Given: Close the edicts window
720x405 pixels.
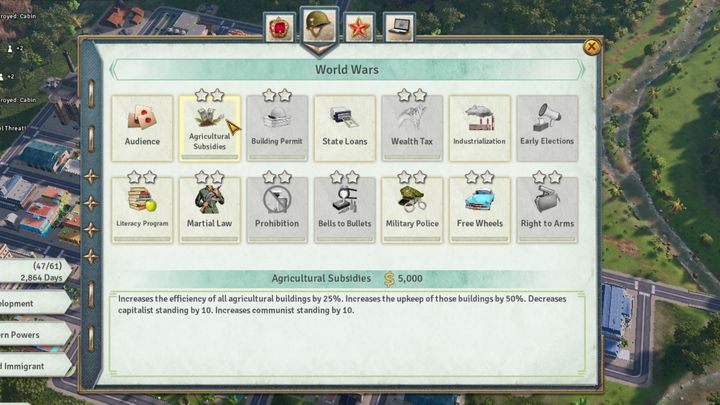Looking at the screenshot, I should (x=592, y=47).
